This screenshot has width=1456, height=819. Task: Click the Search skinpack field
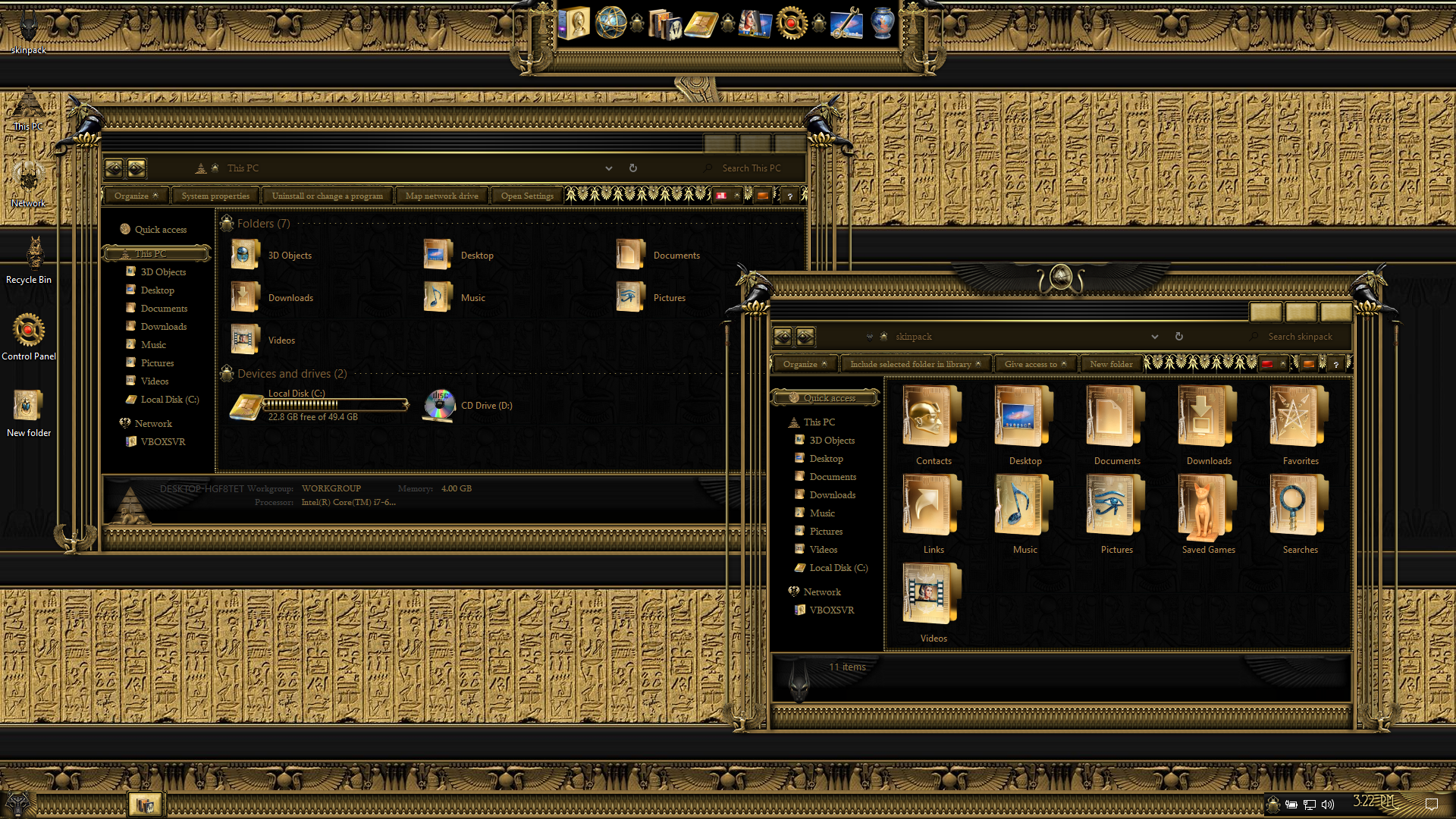pos(1300,337)
